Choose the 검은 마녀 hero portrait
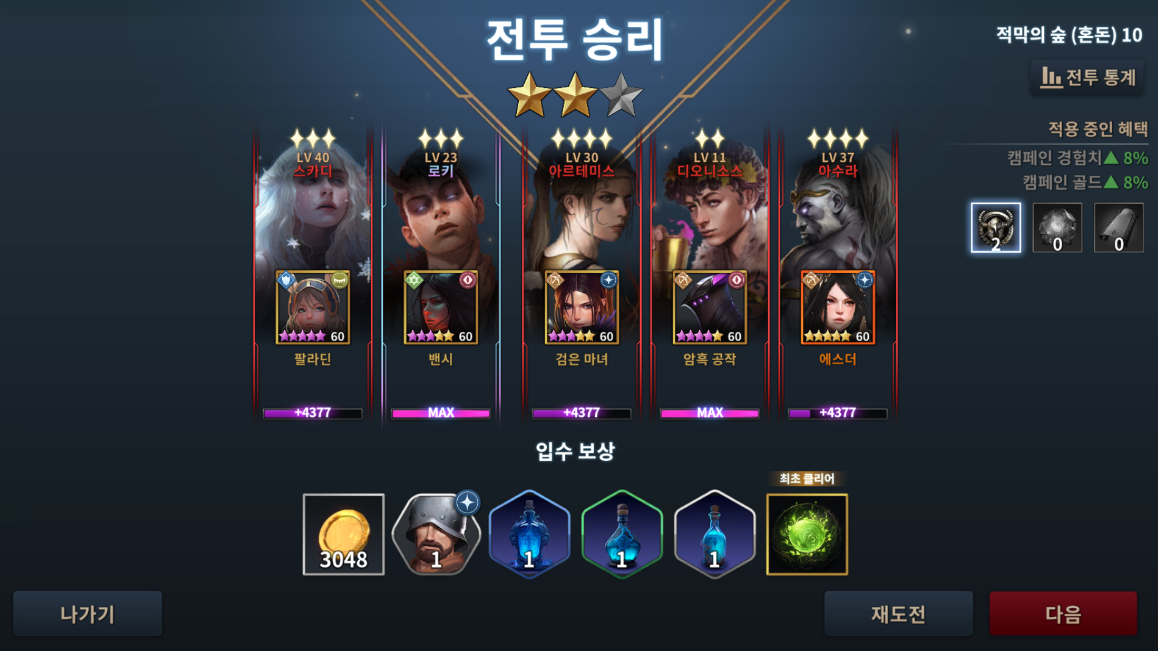Screen dimensions: 1158x651 581,308
